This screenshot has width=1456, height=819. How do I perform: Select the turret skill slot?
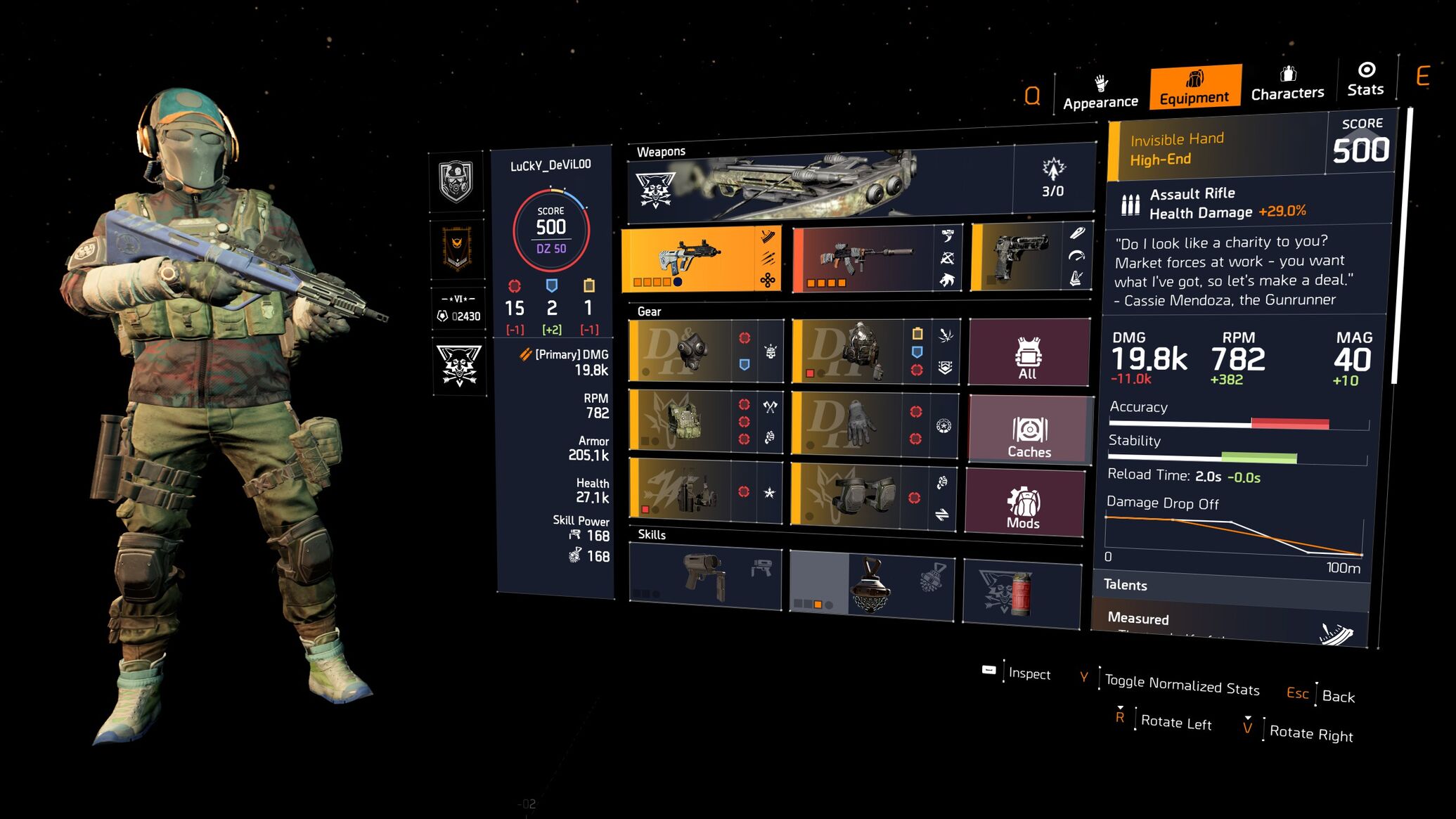[x=704, y=576]
